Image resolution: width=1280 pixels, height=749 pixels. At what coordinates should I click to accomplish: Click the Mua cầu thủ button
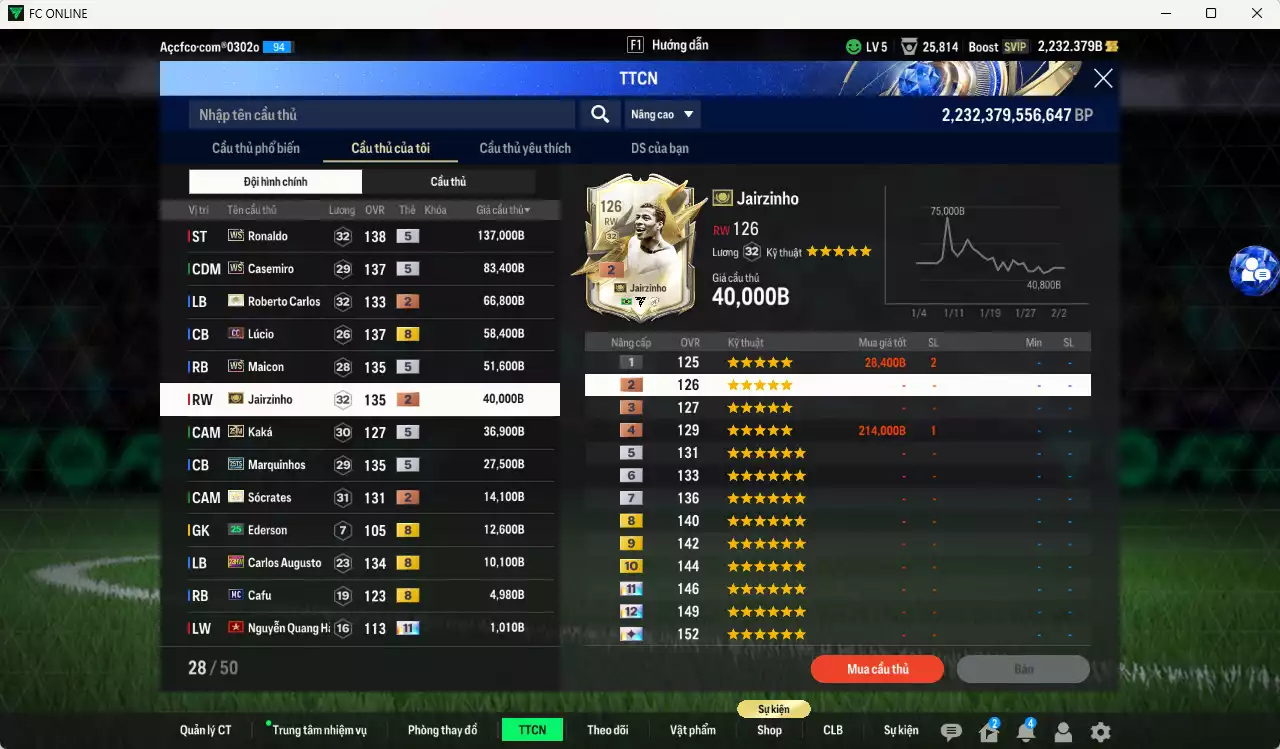pos(877,669)
